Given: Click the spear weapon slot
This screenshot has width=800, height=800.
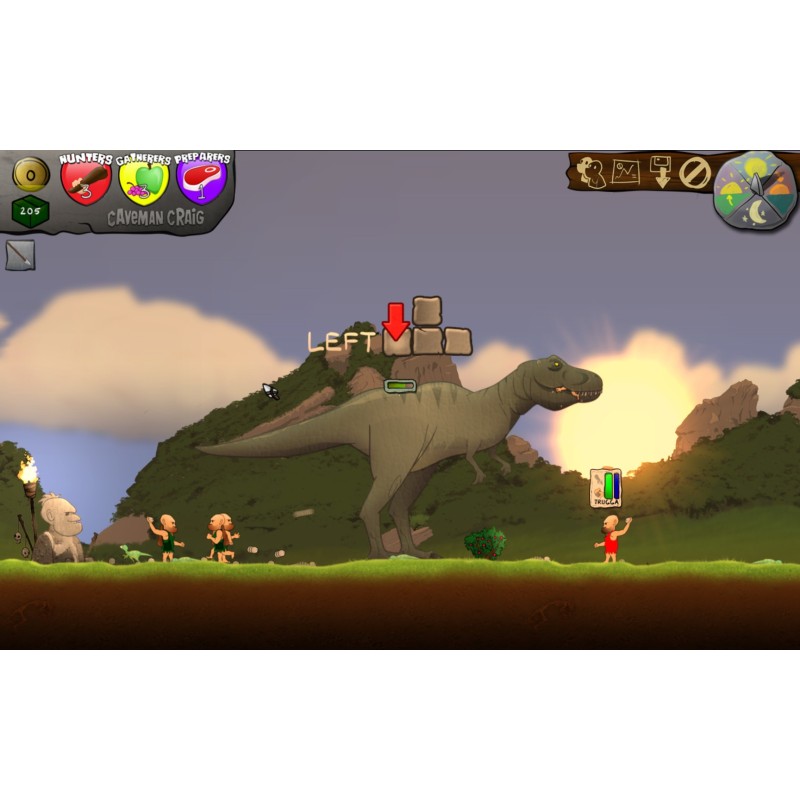Looking at the screenshot, I should tap(20, 255).
